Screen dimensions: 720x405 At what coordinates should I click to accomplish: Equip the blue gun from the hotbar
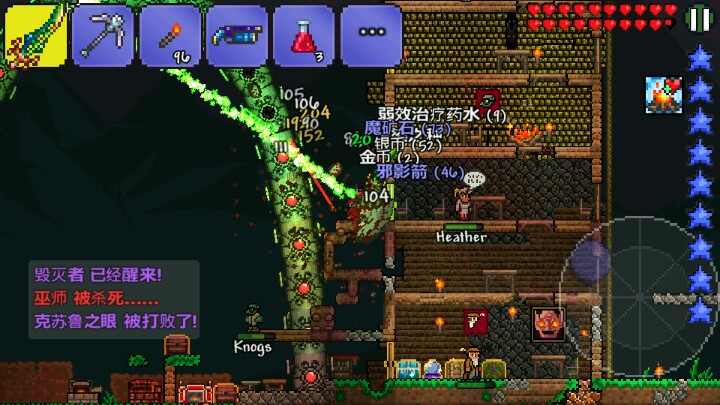click(236, 34)
